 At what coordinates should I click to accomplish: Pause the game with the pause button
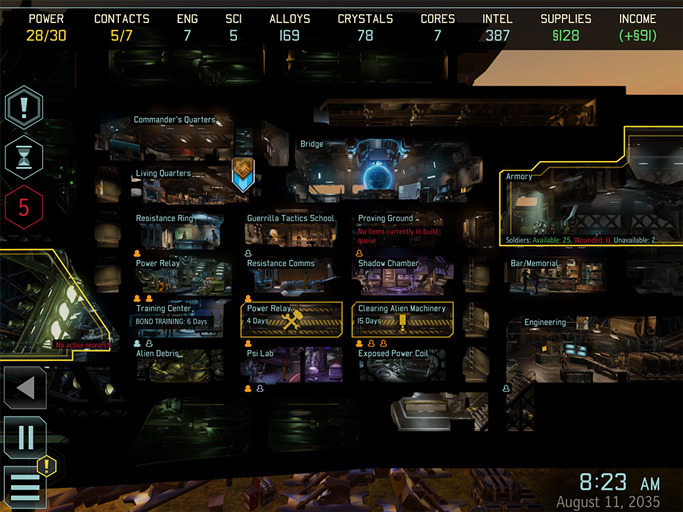24,438
